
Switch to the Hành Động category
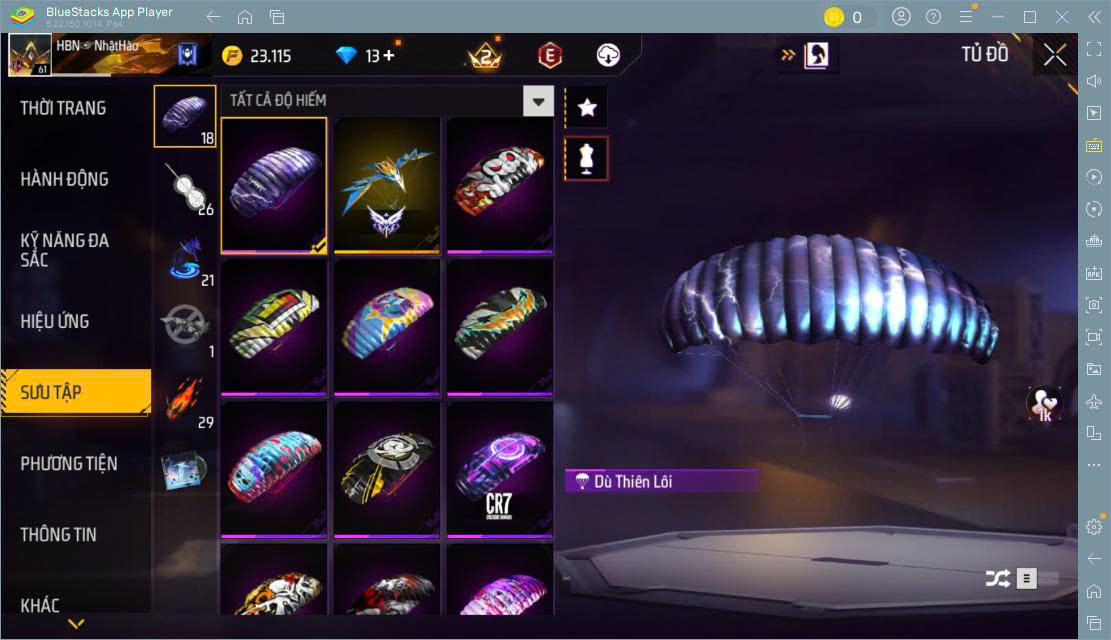[x=65, y=179]
